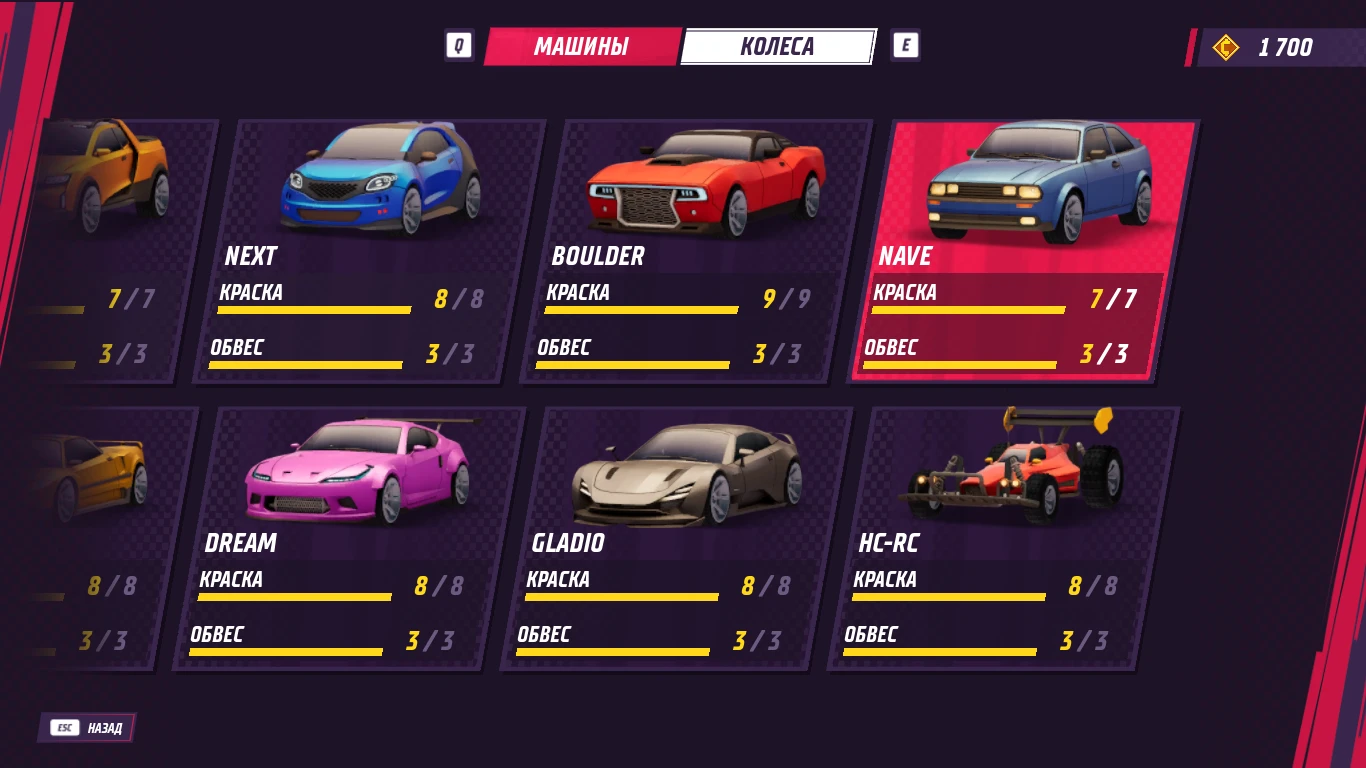Click the ОБВЕС bar on BOULDER card
The height and width of the screenshot is (768, 1366).
tap(633, 363)
